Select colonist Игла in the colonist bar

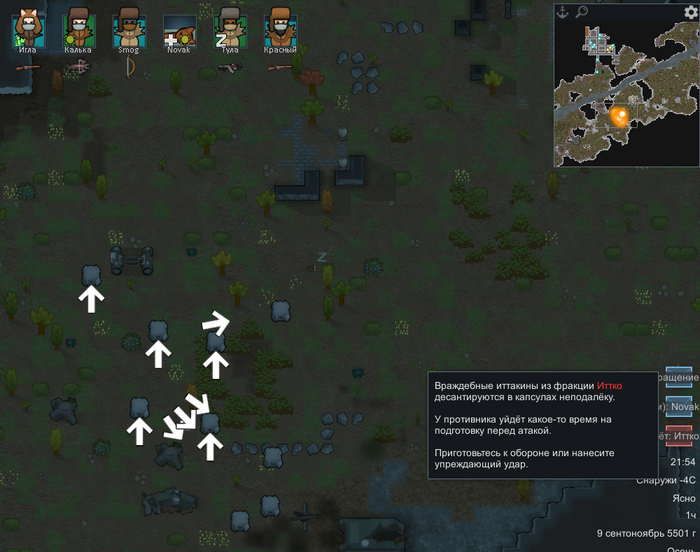28,29
